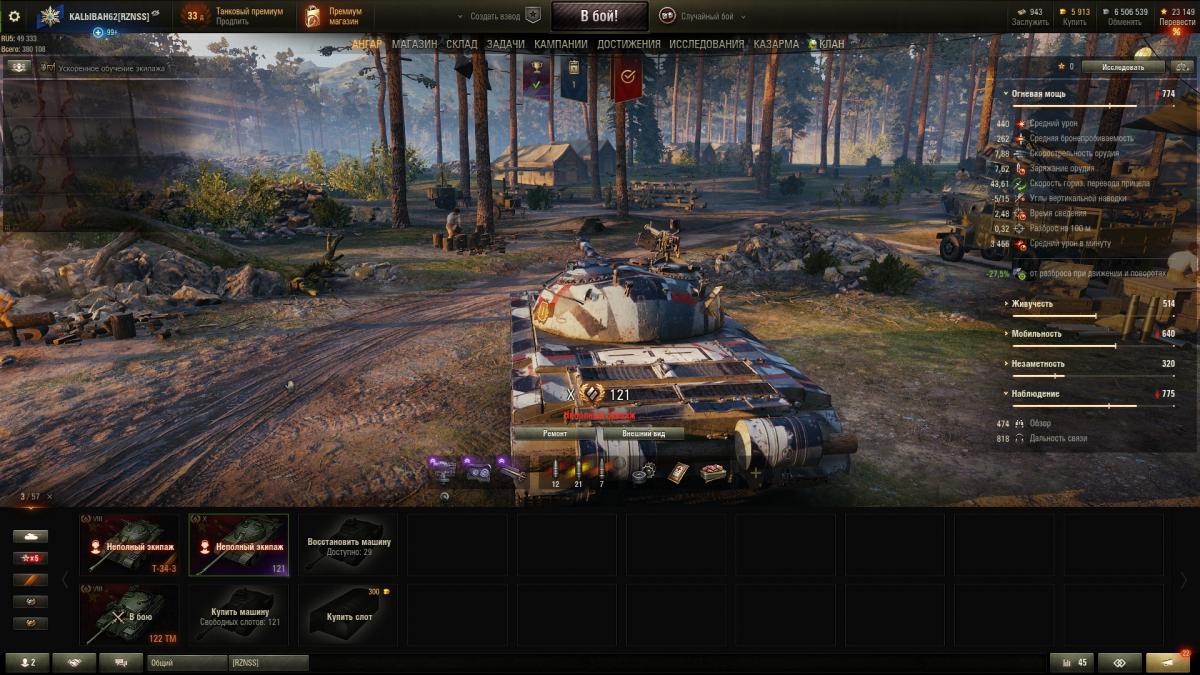
Task: Select the 122 TM tank card
Action: point(134,615)
